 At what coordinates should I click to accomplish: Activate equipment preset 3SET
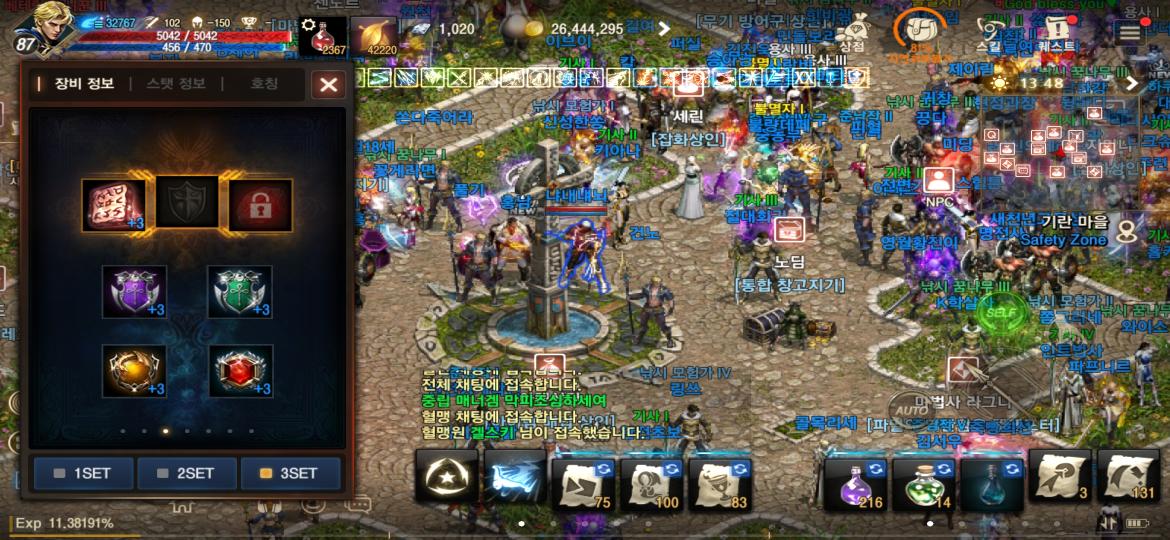point(290,473)
